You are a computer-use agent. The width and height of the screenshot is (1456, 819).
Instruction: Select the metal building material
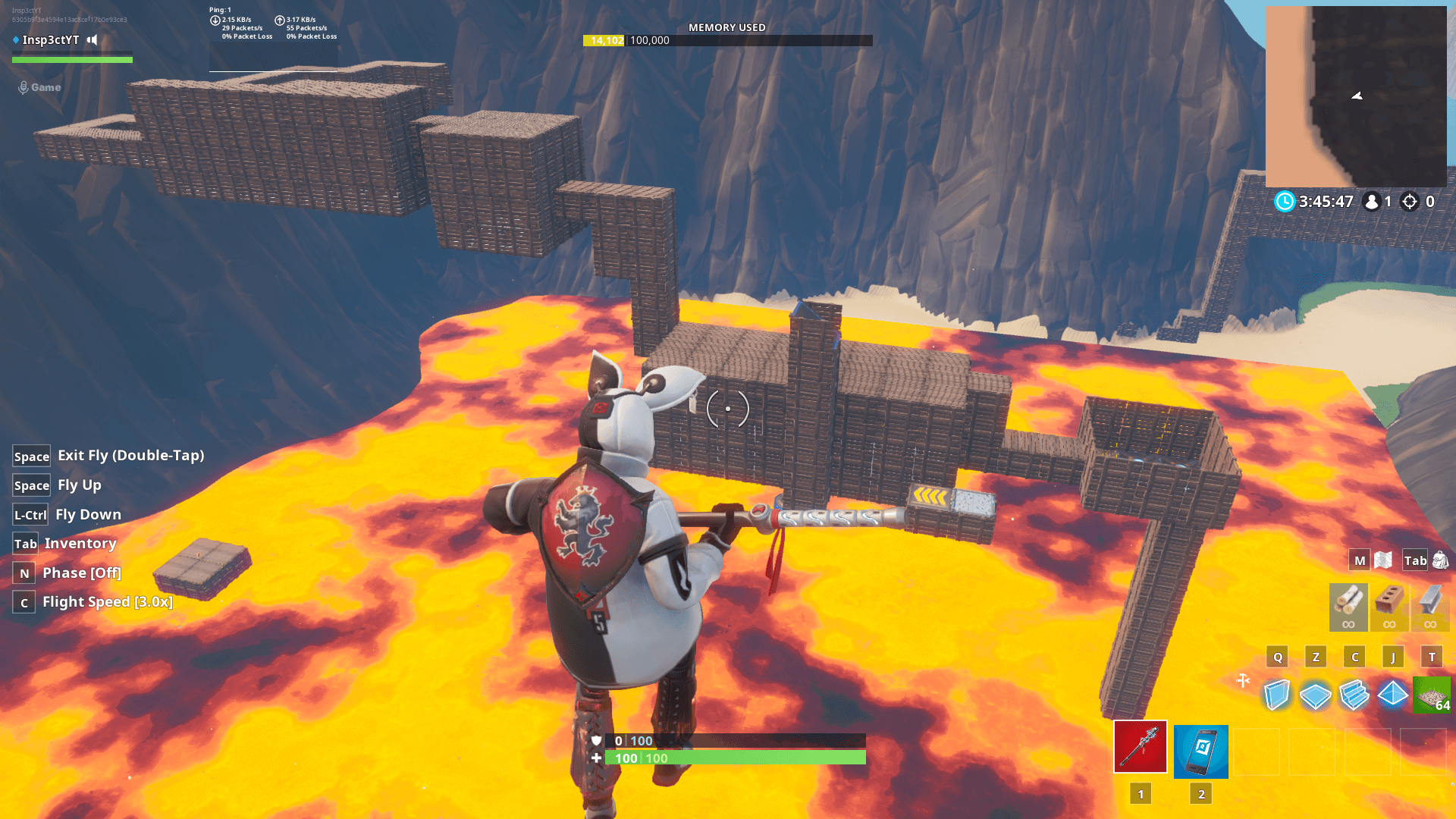pos(1431,605)
